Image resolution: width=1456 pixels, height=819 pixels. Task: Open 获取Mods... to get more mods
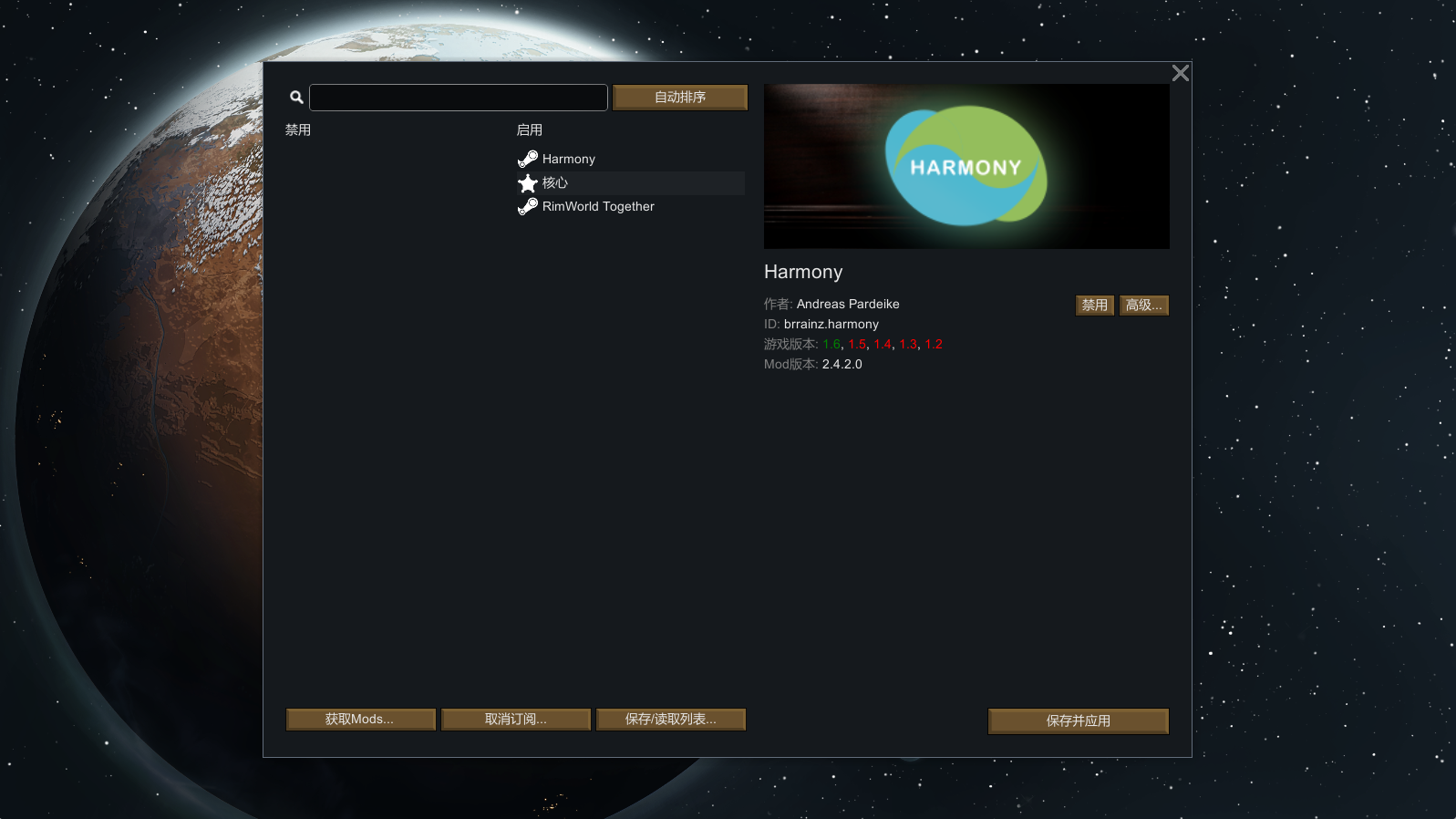(360, 720)
